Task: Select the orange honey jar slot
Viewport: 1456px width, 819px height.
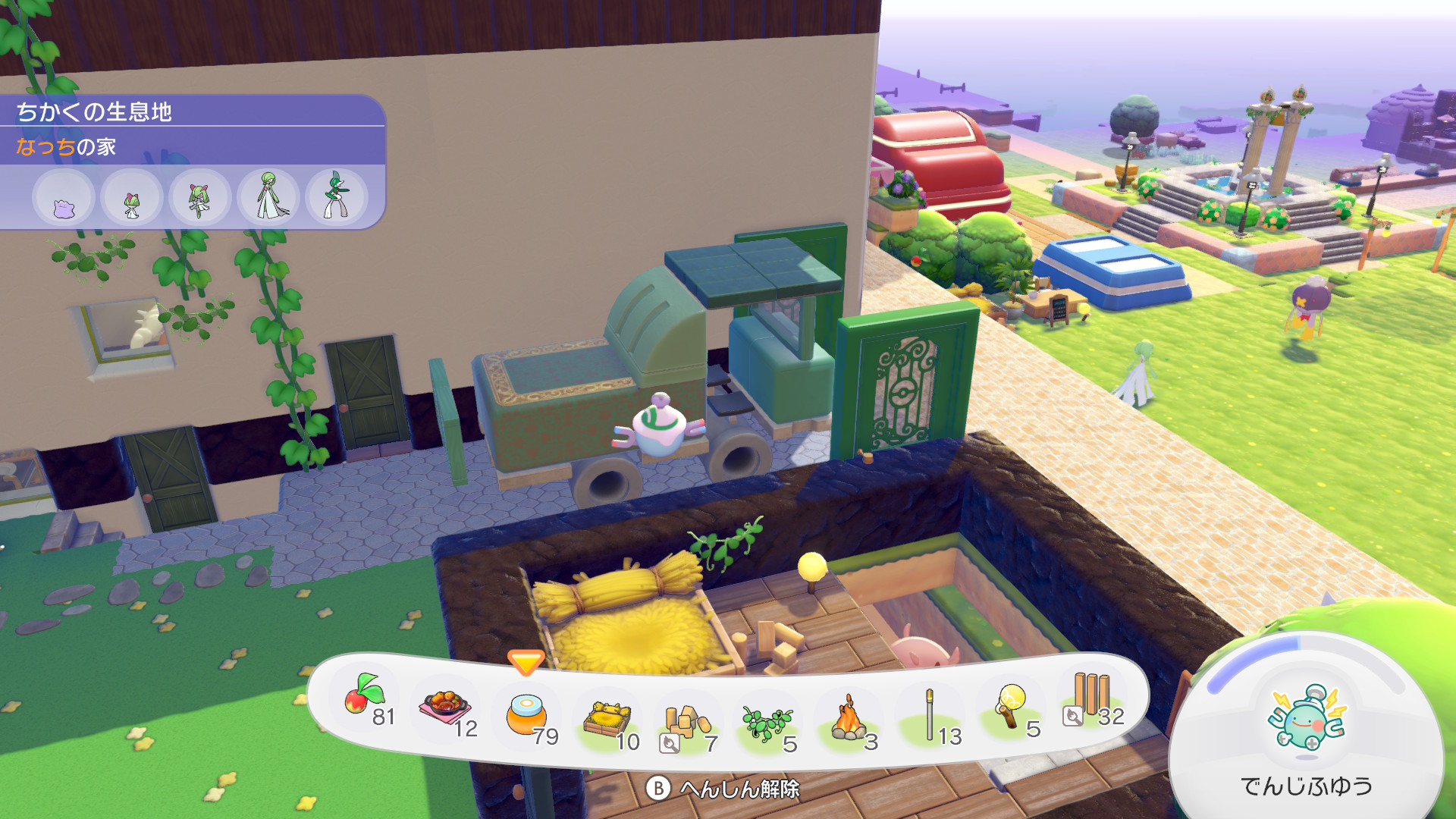Action: point(526,715)
